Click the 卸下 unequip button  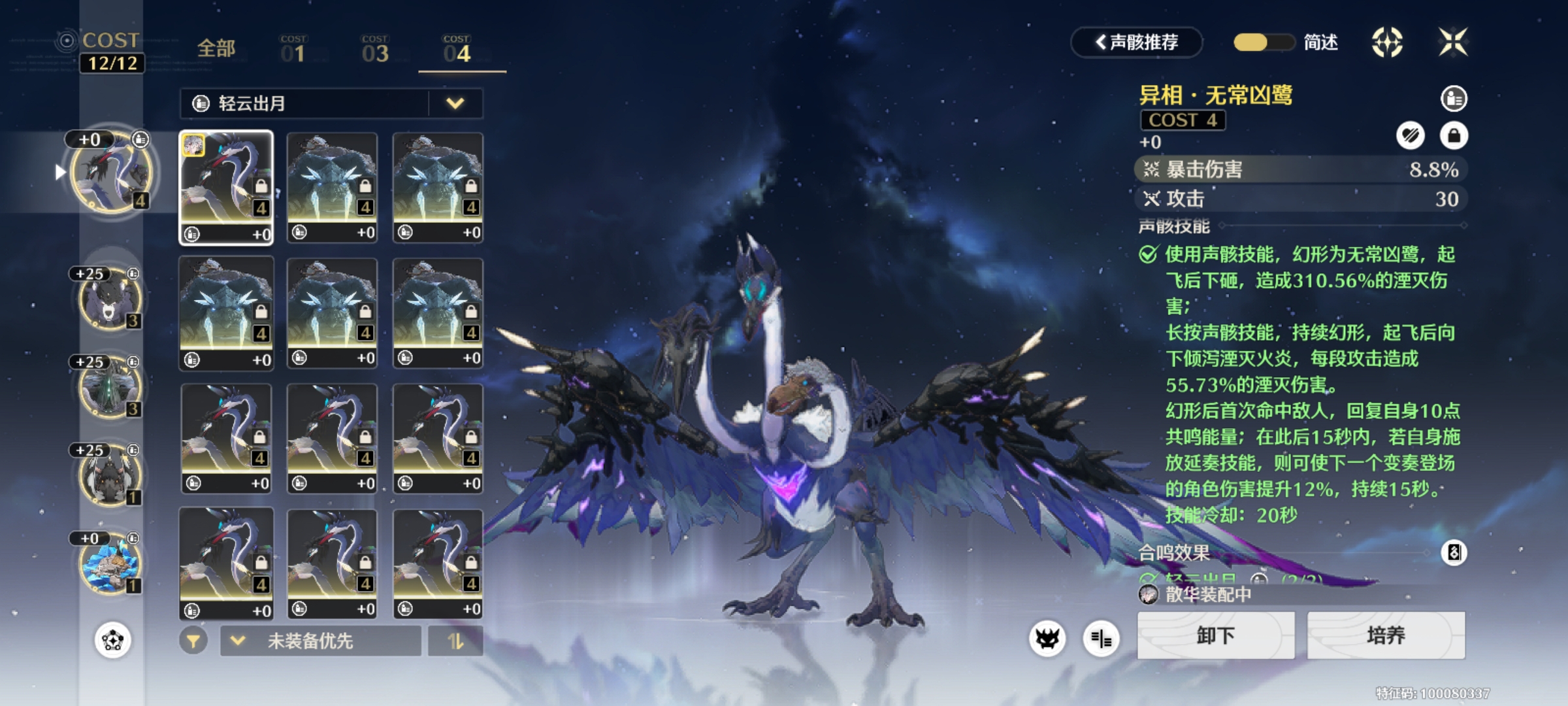pos(1215,635)
